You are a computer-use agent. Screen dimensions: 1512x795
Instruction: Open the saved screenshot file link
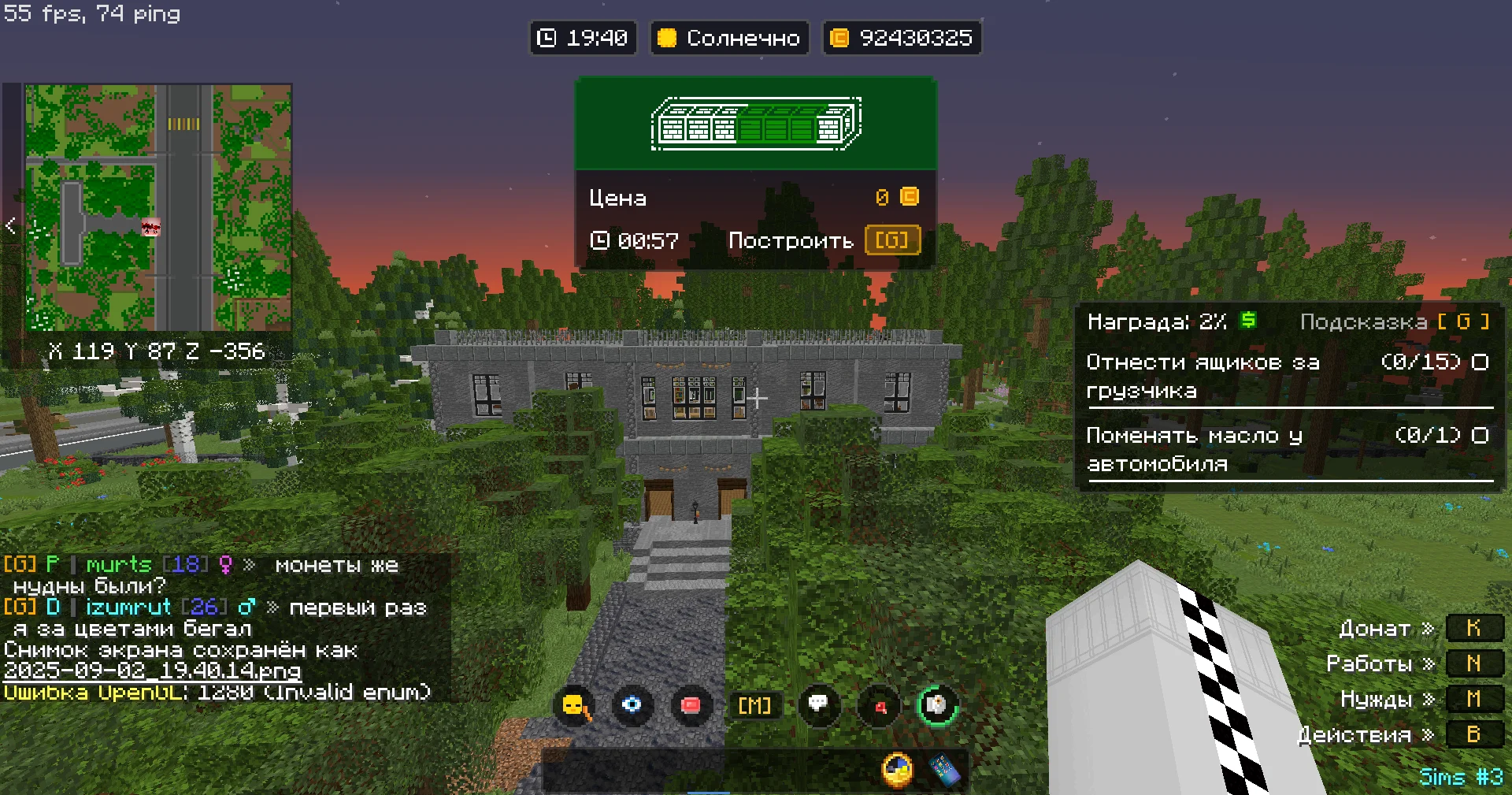(x=152, y=671)
